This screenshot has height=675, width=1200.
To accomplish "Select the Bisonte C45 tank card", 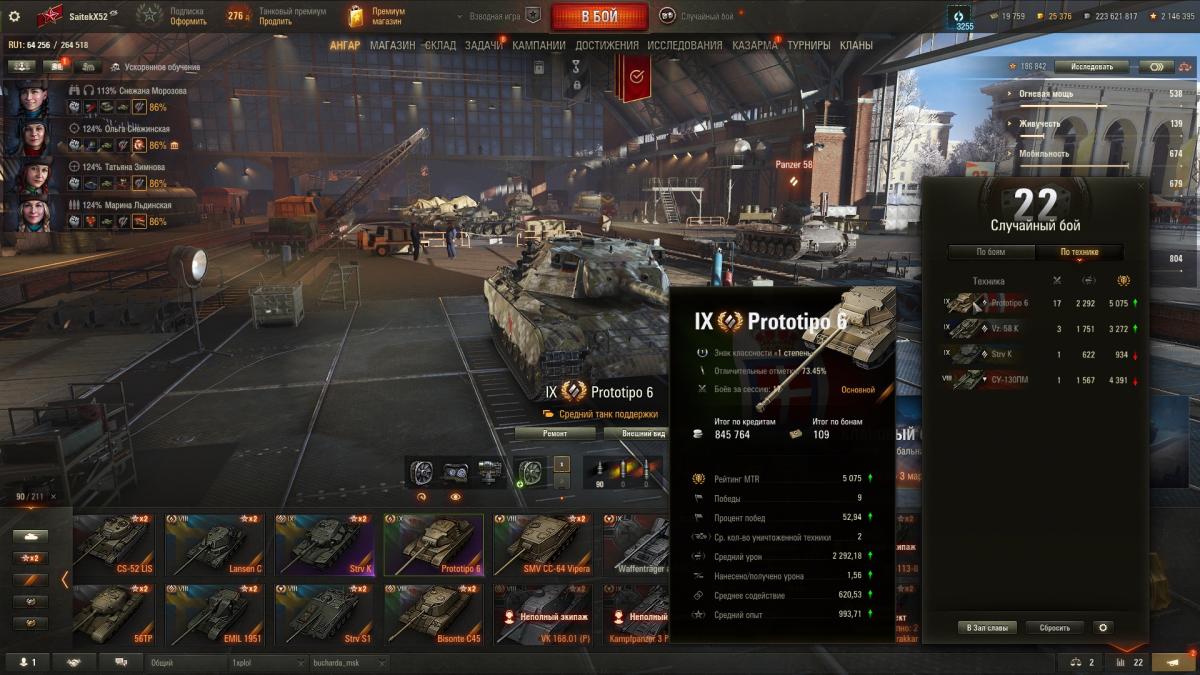I will (x=433, y=615).
